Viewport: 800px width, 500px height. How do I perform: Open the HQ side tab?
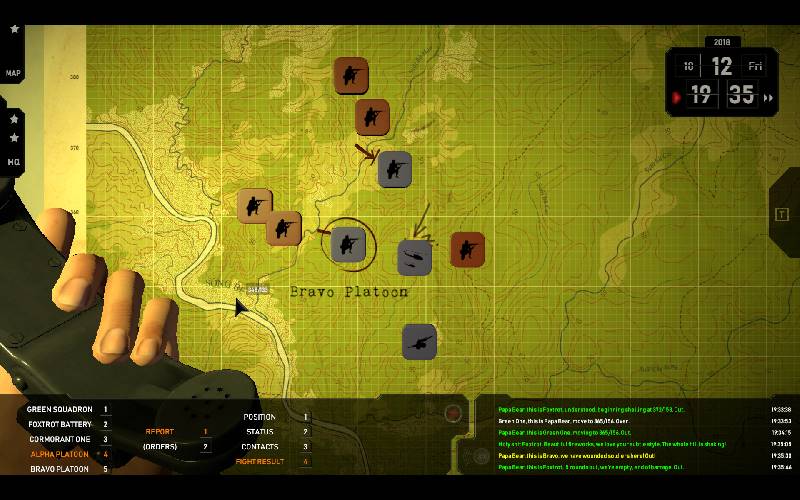pos(13,161)
